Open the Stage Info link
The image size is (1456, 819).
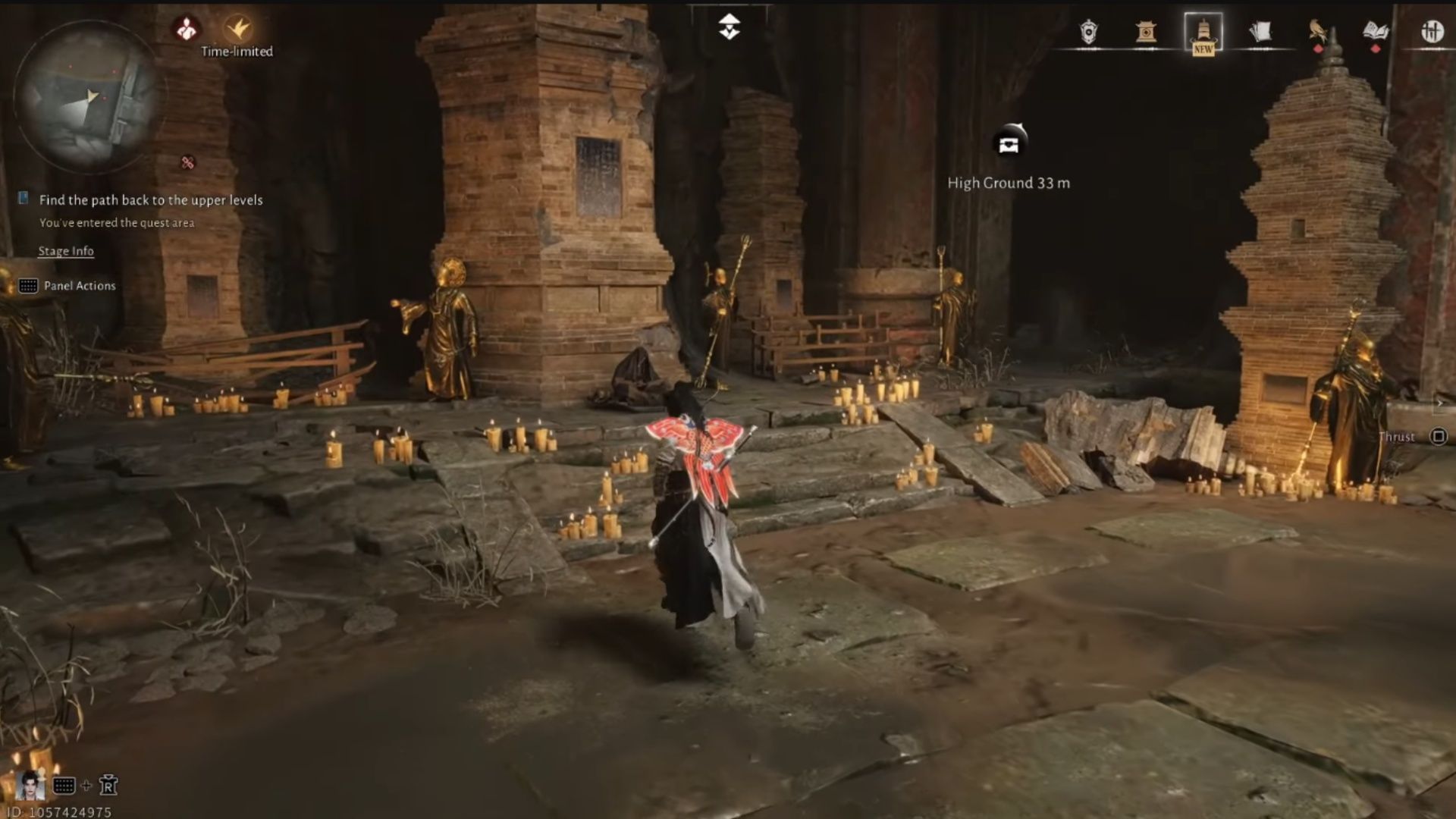(x=65, y=251)
